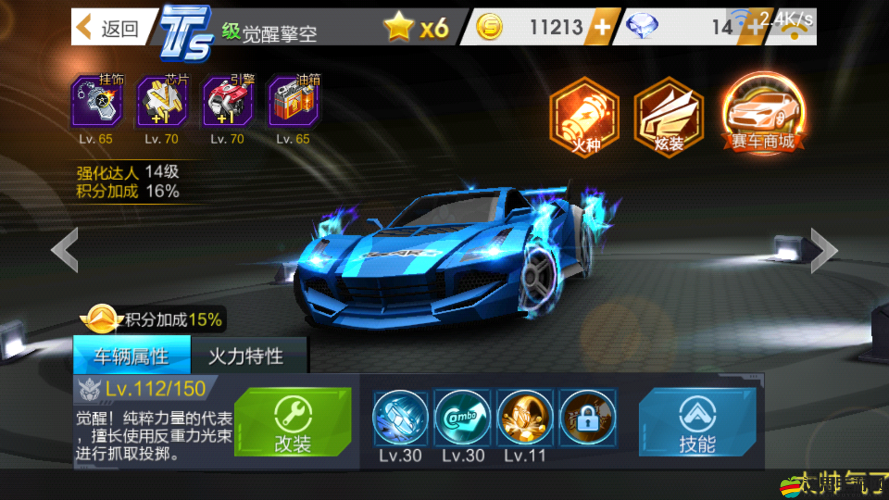The height and width of the screenshot is (500, 889).
Task: Visit the 赛车商城 car shop
Action: click(762, 117)
